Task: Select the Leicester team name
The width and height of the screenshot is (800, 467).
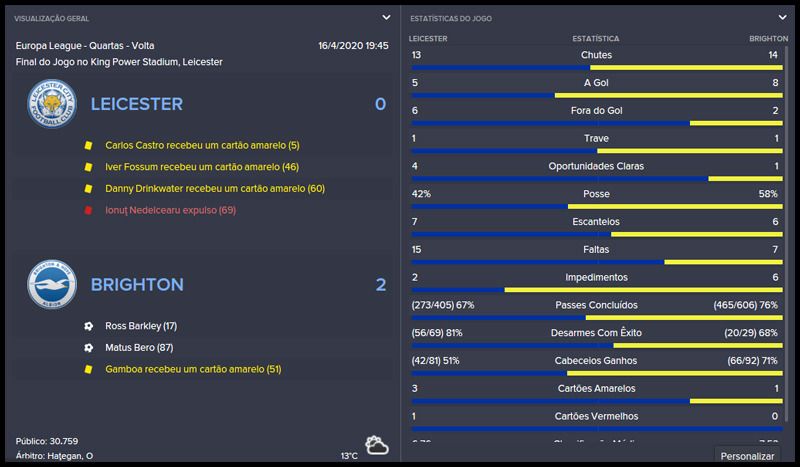Action: [x=136, y=104]
